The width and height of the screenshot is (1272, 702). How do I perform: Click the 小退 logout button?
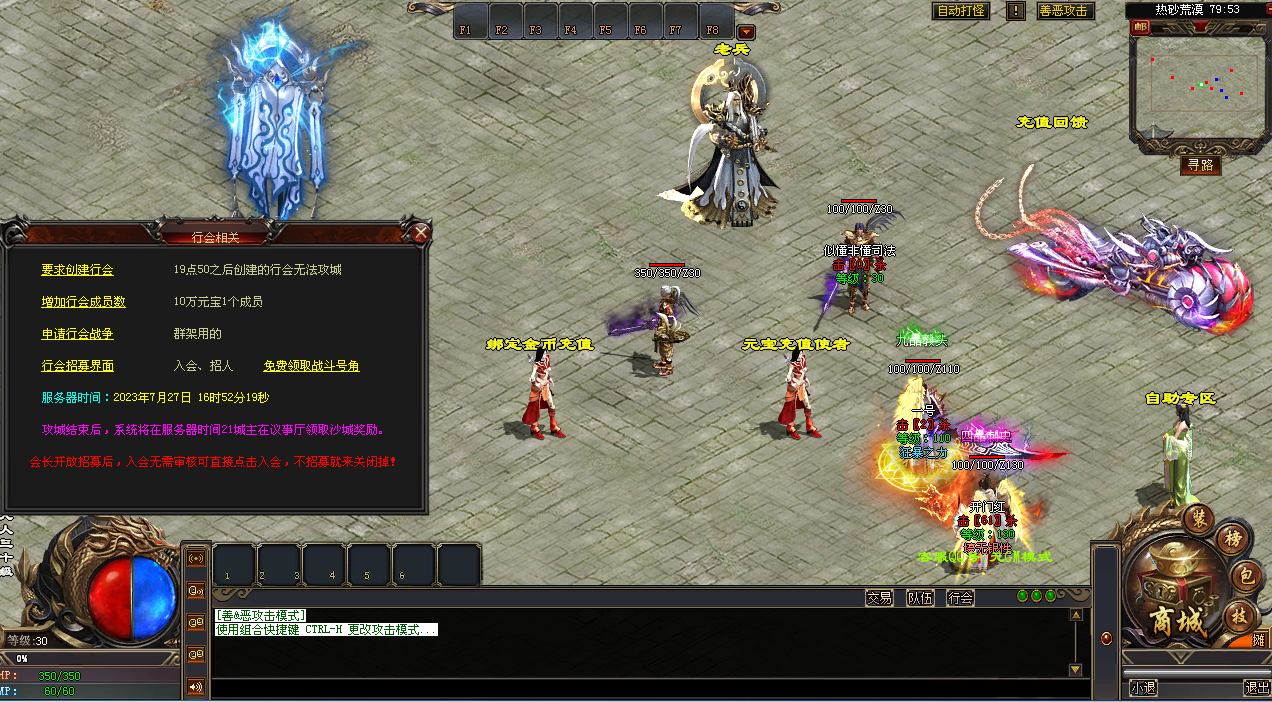(x=1143, y=688)
